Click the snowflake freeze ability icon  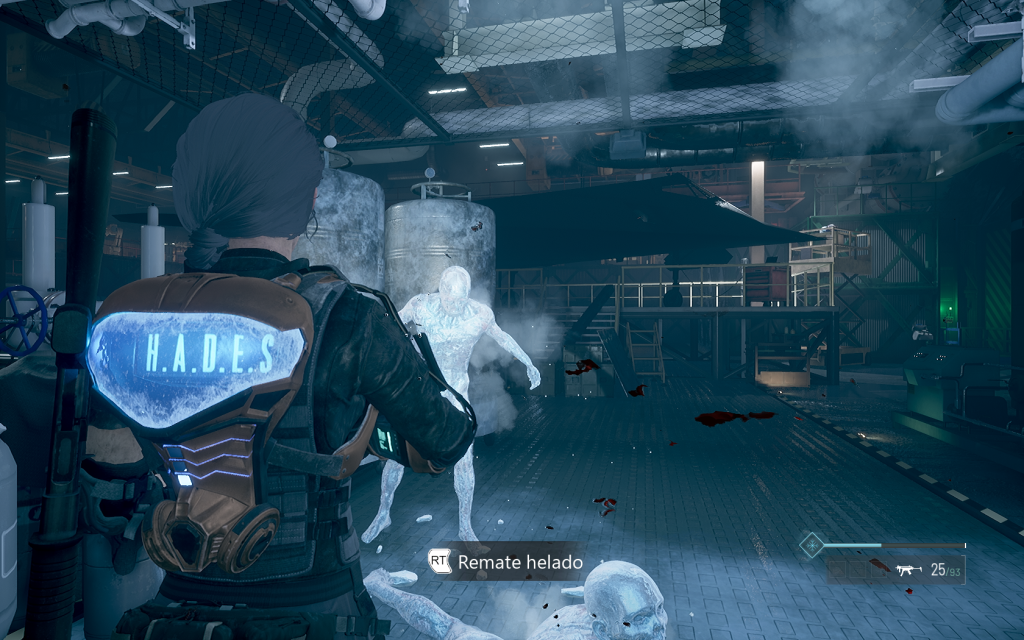(x=812, y=545)
